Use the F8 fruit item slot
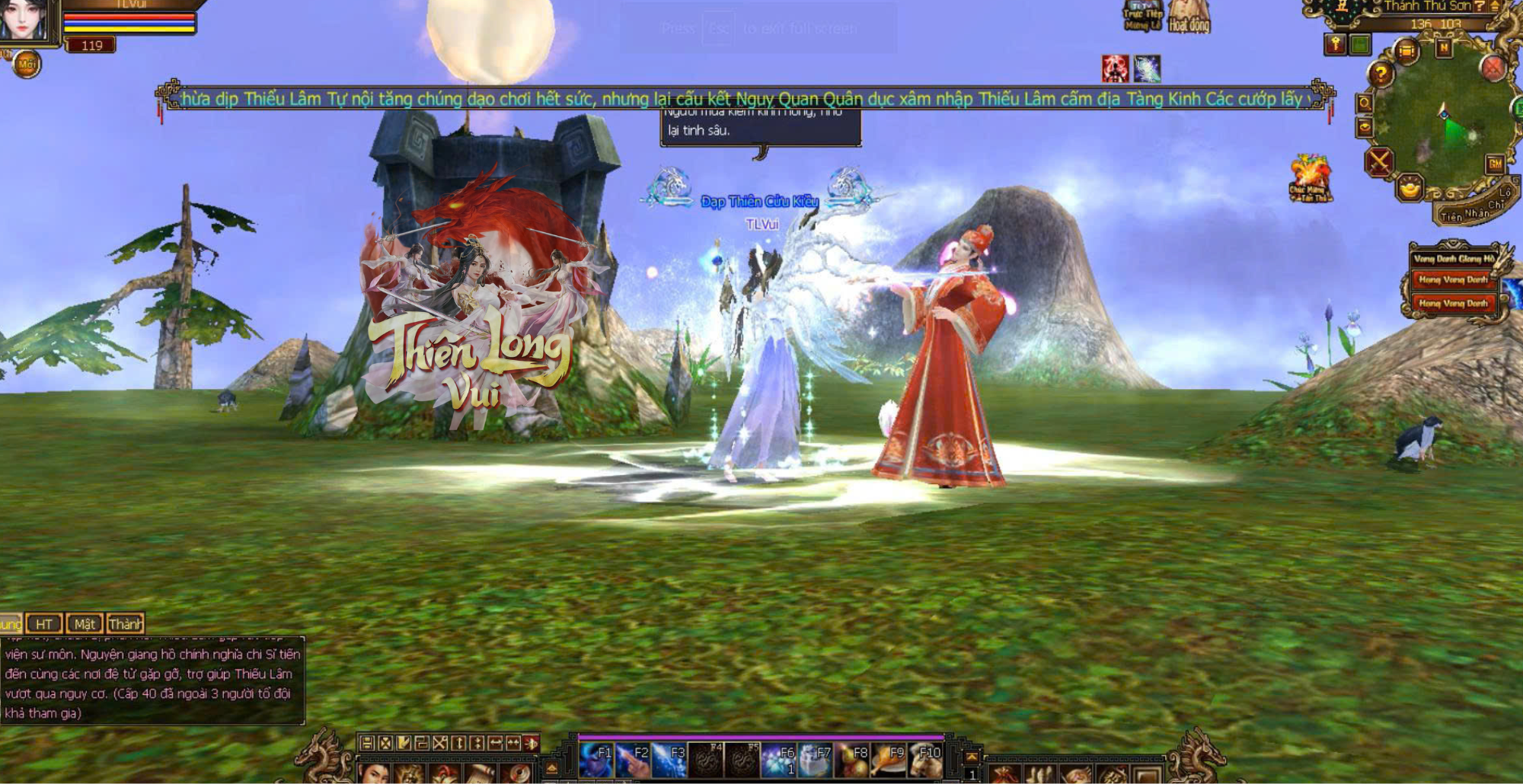The height and width of the screenshot is (784, 1523). tap(852, 759)
